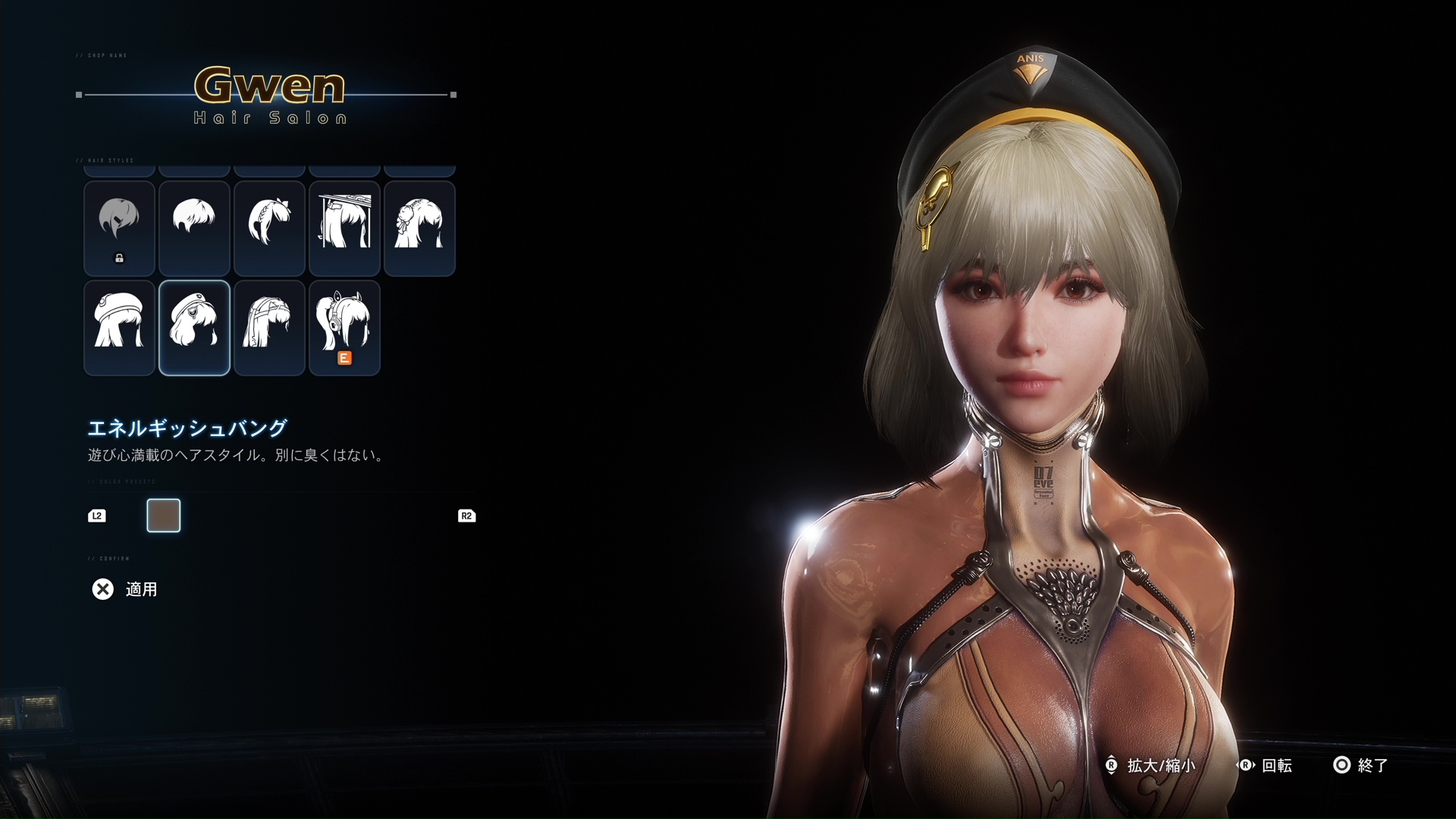
Task: Select the locked grey short hairstyle tile
Action: (x=119, y=228)
